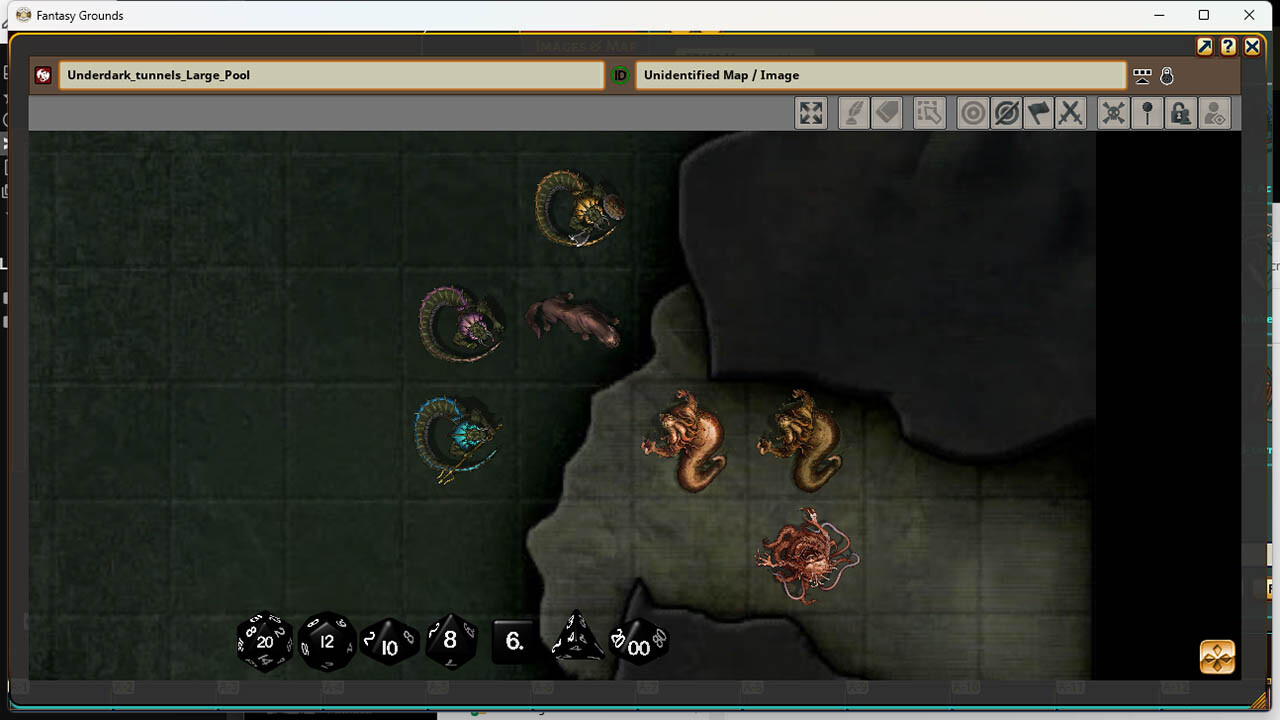The width and height of the screenshot is (1280, 720).
Task: Switch to the Images & Map tab
Action: coord(584,46)
